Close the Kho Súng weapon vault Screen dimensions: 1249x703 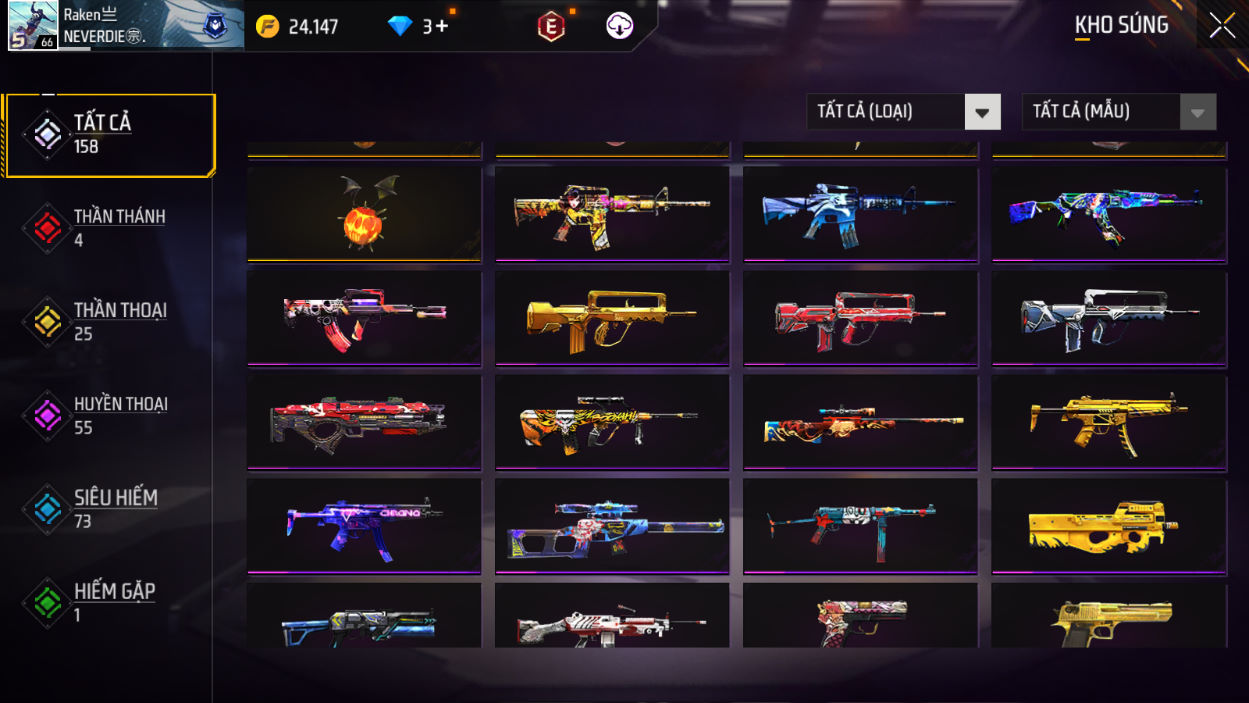1222,26
